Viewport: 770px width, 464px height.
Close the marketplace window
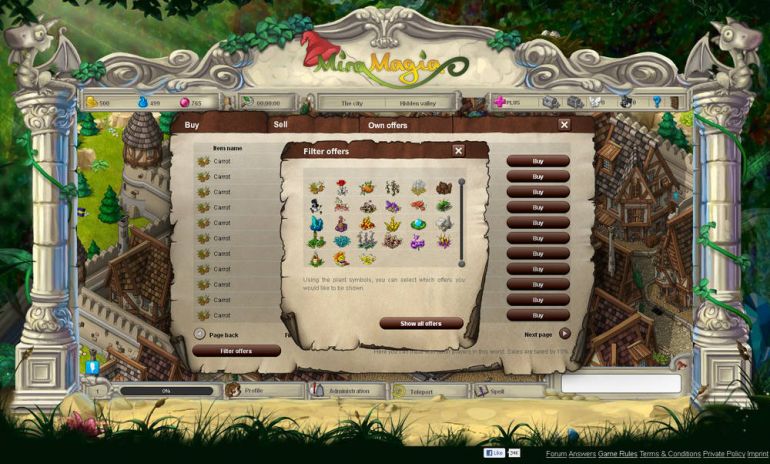click(x=564, y=125)
